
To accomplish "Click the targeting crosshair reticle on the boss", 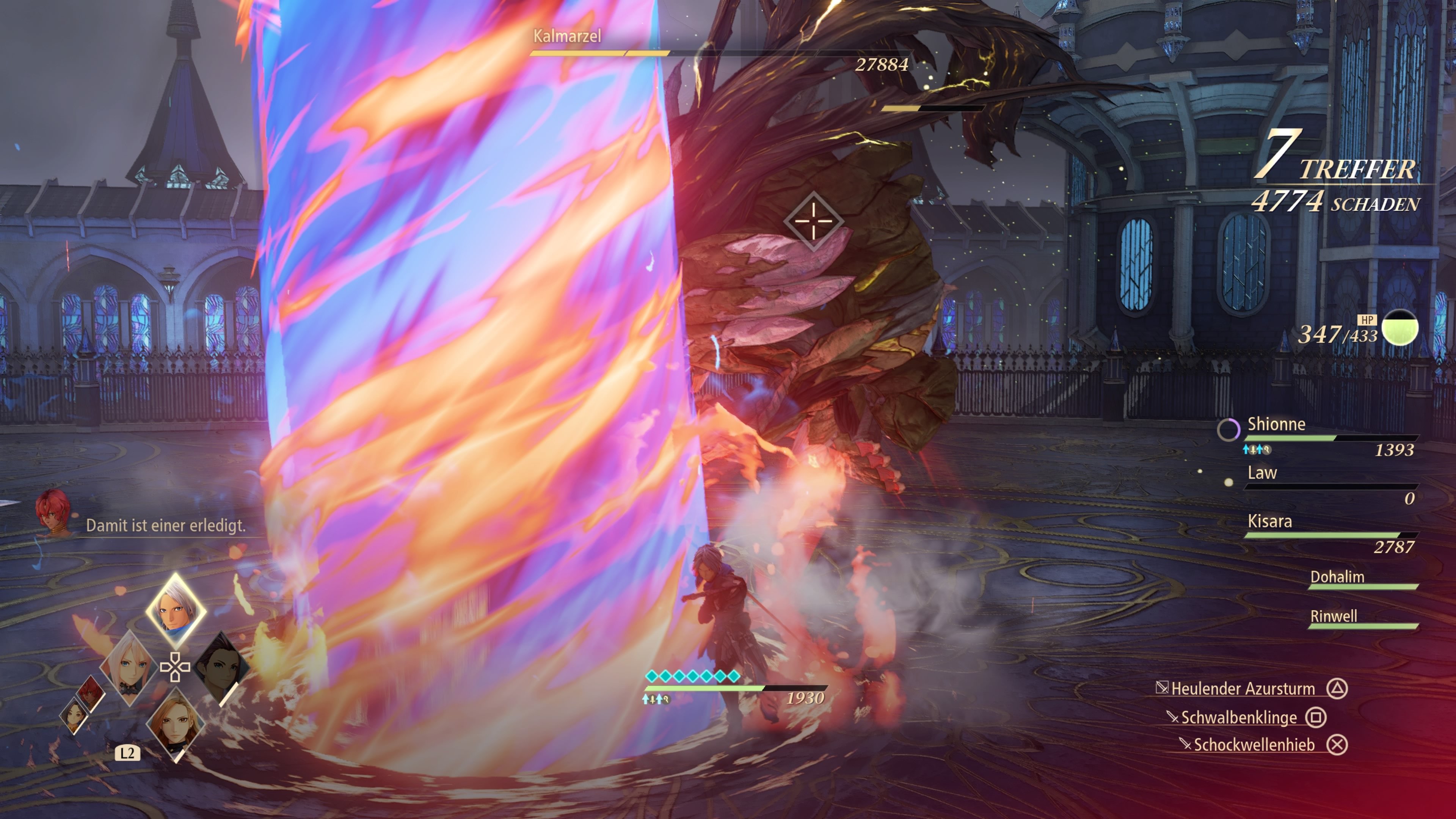I will click(814, 220).
